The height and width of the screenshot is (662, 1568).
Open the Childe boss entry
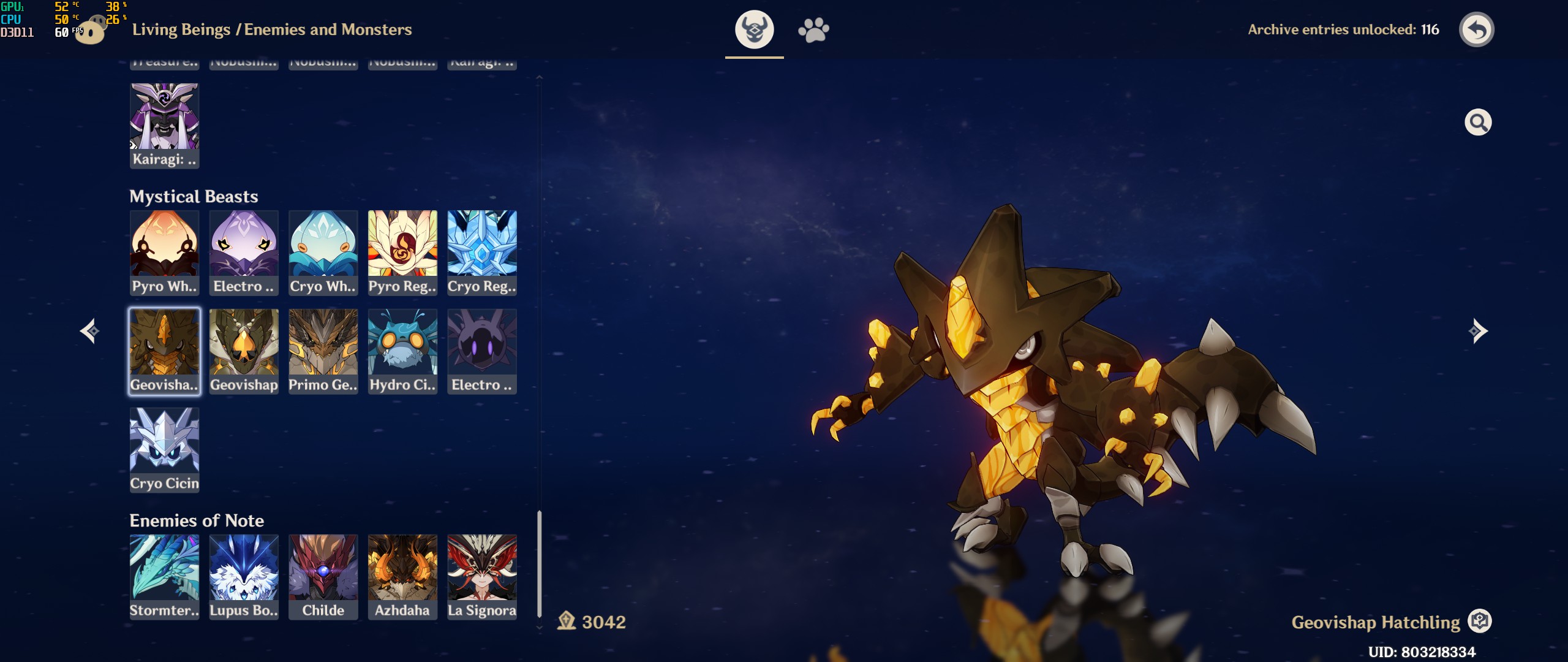(x=323, y=576)
